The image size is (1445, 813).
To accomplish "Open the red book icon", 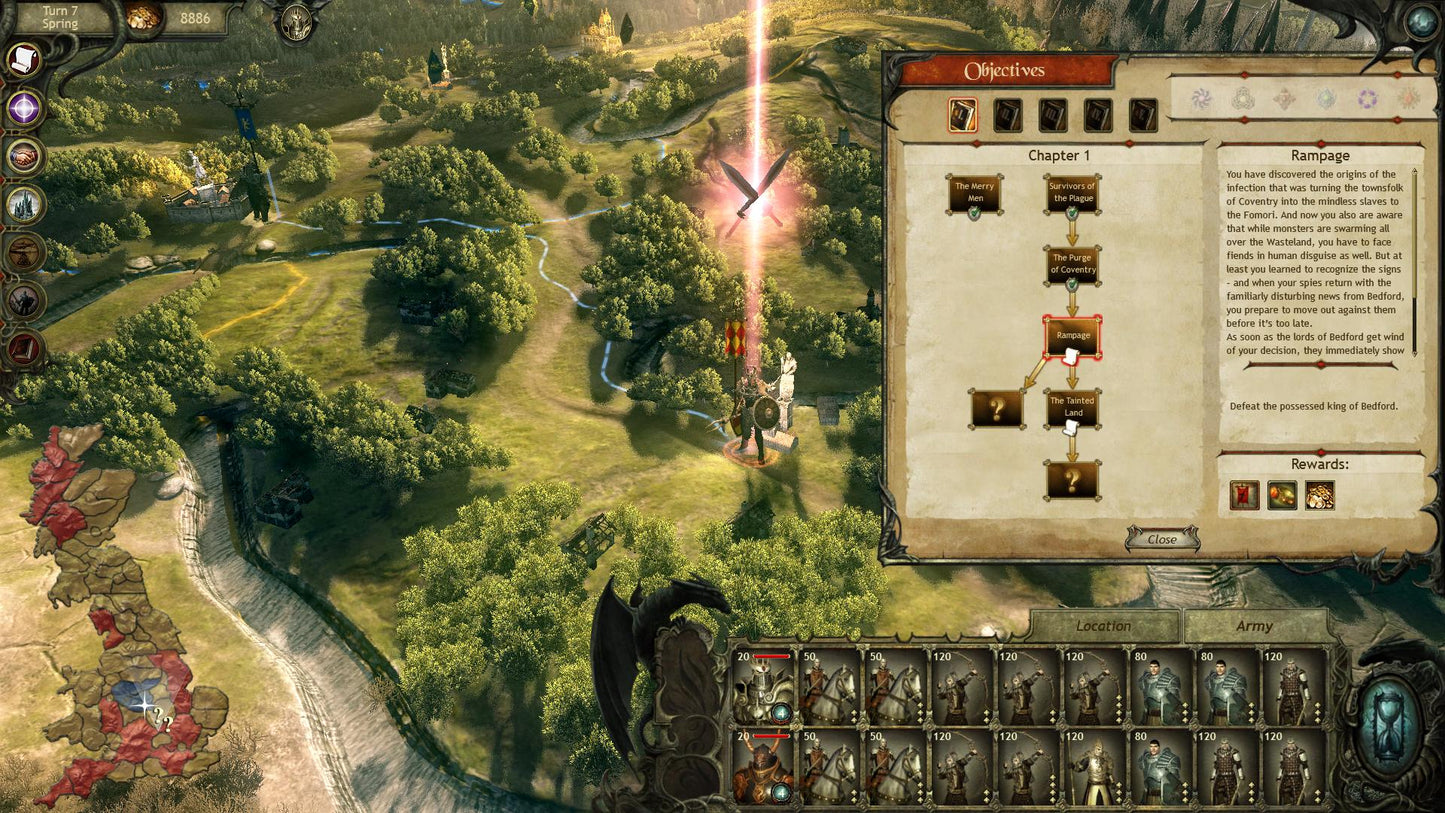I will click(24, 347).
